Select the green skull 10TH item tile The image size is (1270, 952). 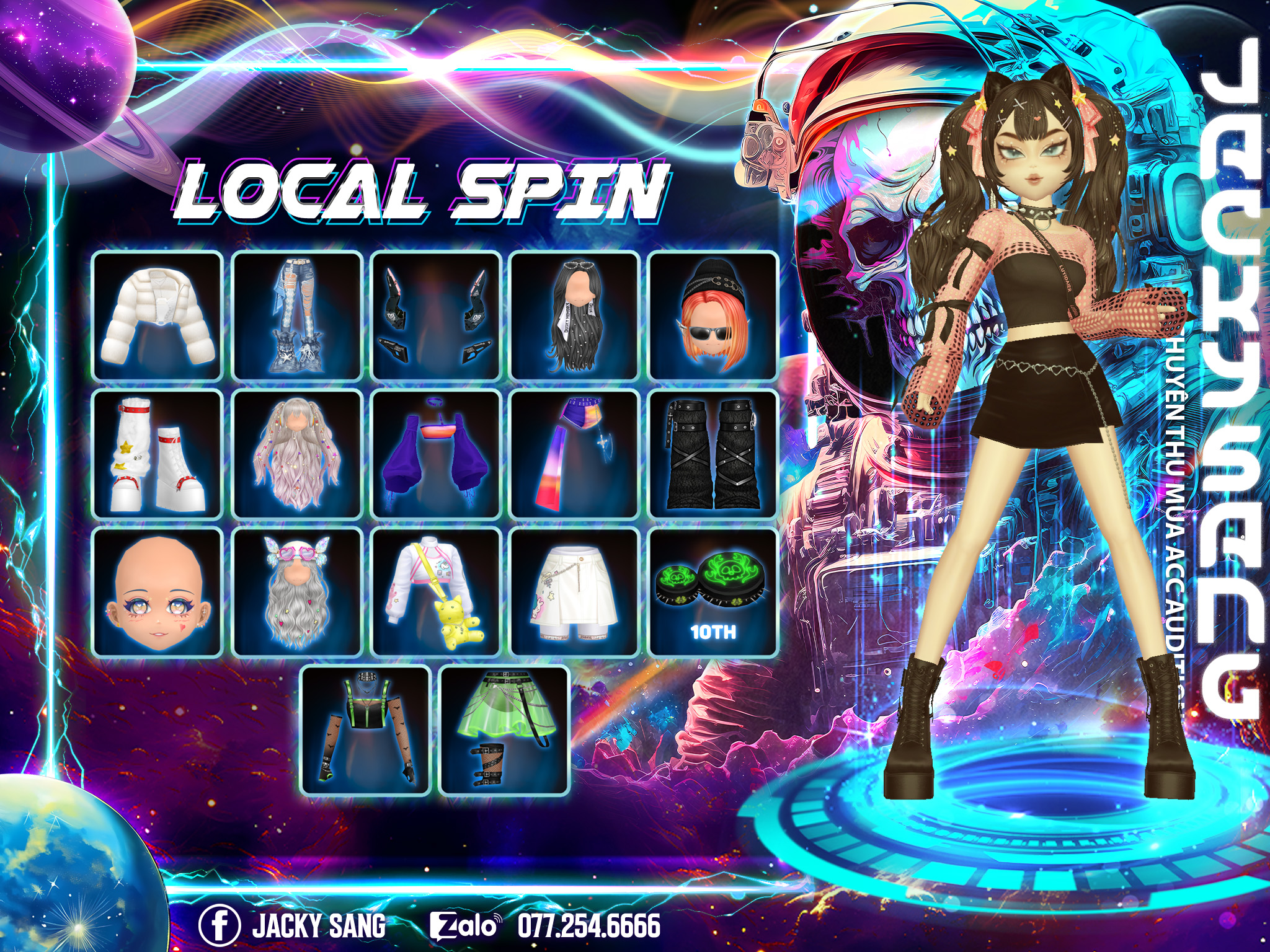point(713,593)
